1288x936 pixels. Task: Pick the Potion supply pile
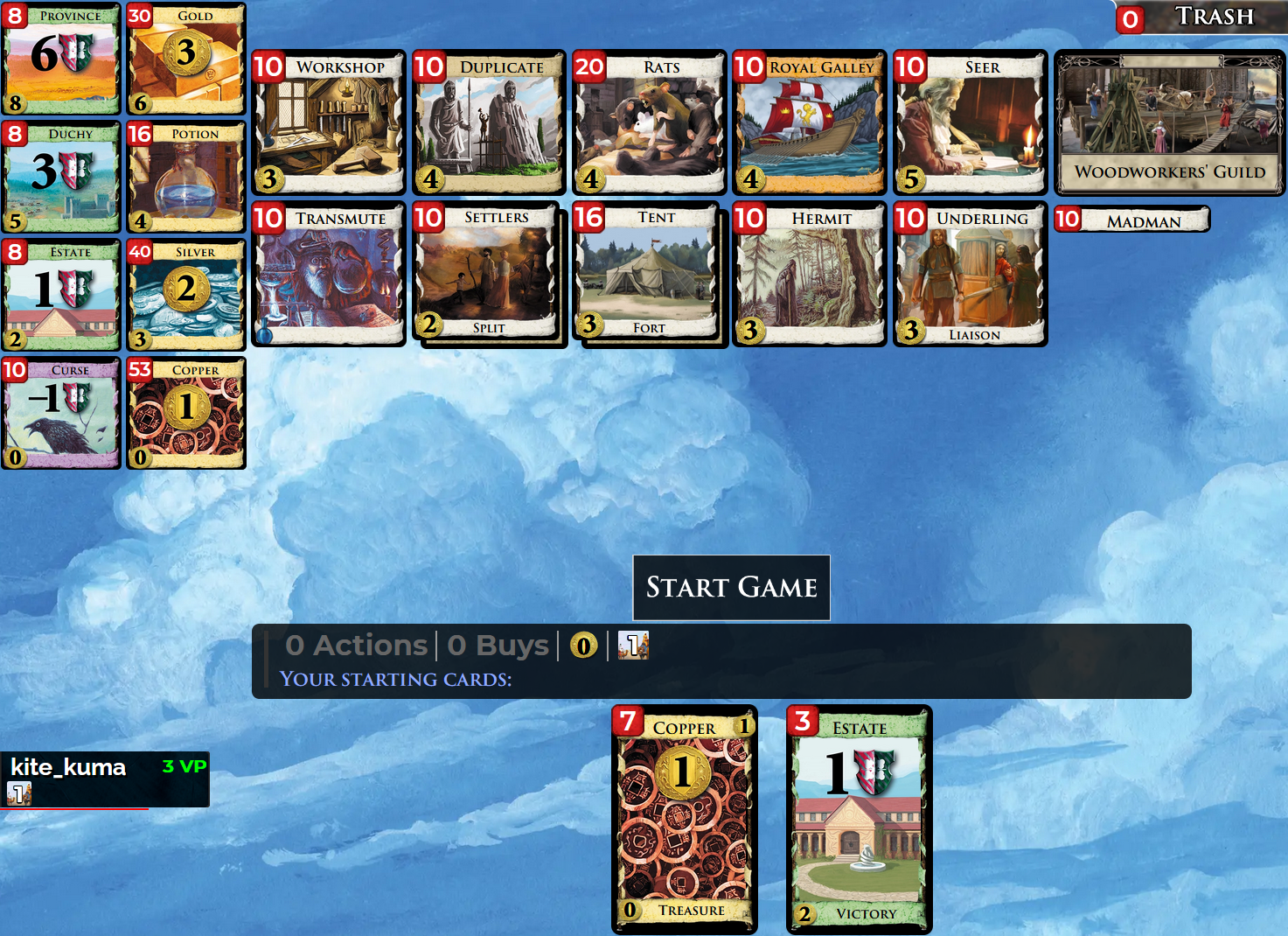click(185, 177)
